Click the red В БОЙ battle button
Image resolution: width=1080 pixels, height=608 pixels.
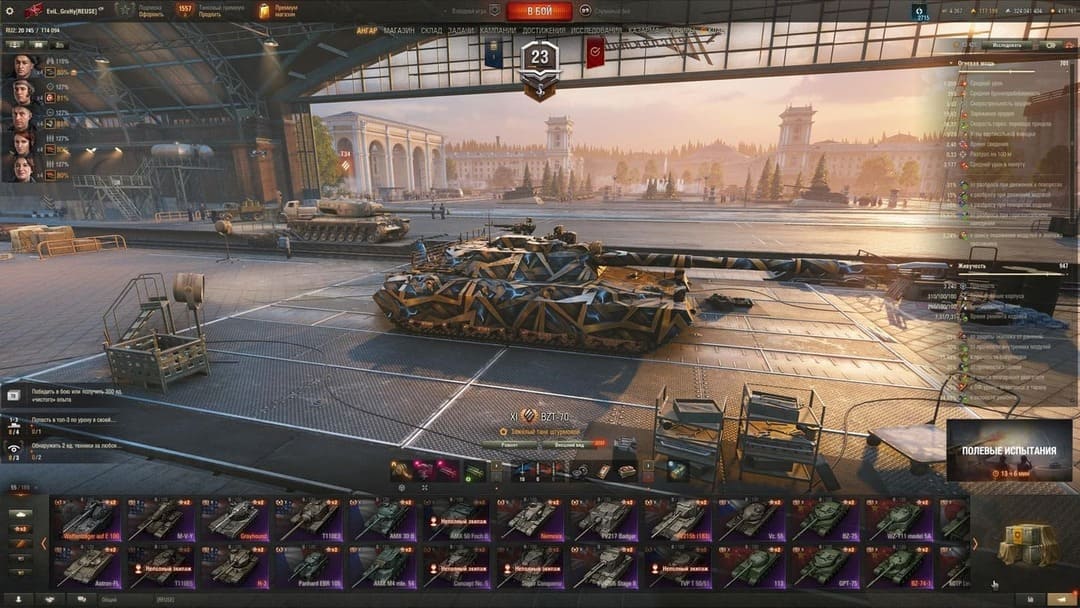click(539, 11)
